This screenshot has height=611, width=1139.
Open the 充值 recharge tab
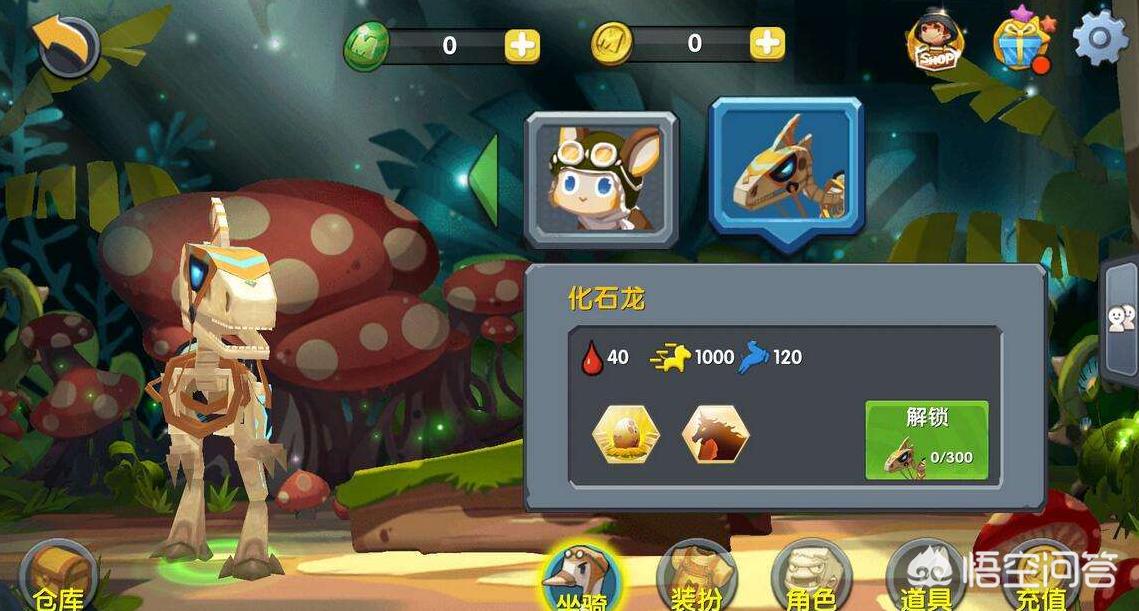[1040, 582]
